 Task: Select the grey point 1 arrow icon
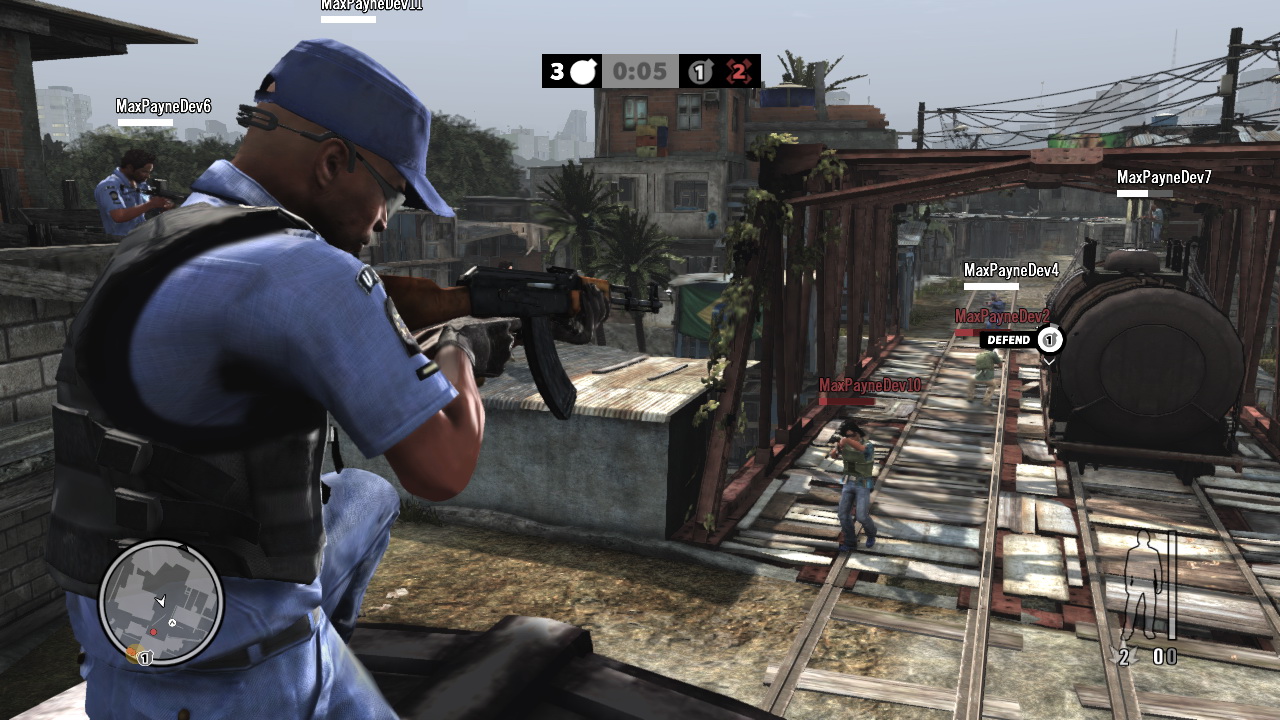point(700,72)
